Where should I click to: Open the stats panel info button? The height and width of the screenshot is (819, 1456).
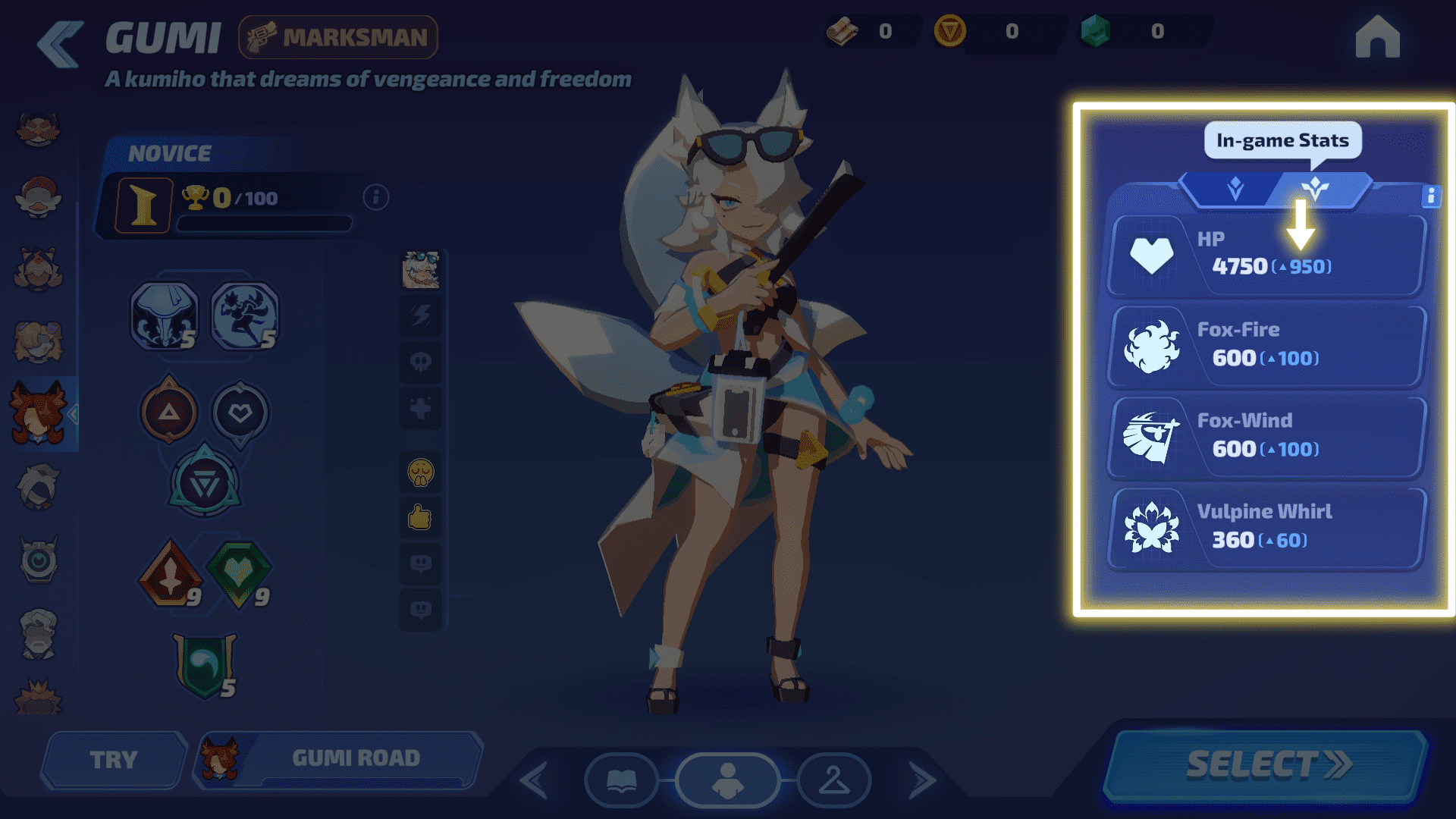1430,196
